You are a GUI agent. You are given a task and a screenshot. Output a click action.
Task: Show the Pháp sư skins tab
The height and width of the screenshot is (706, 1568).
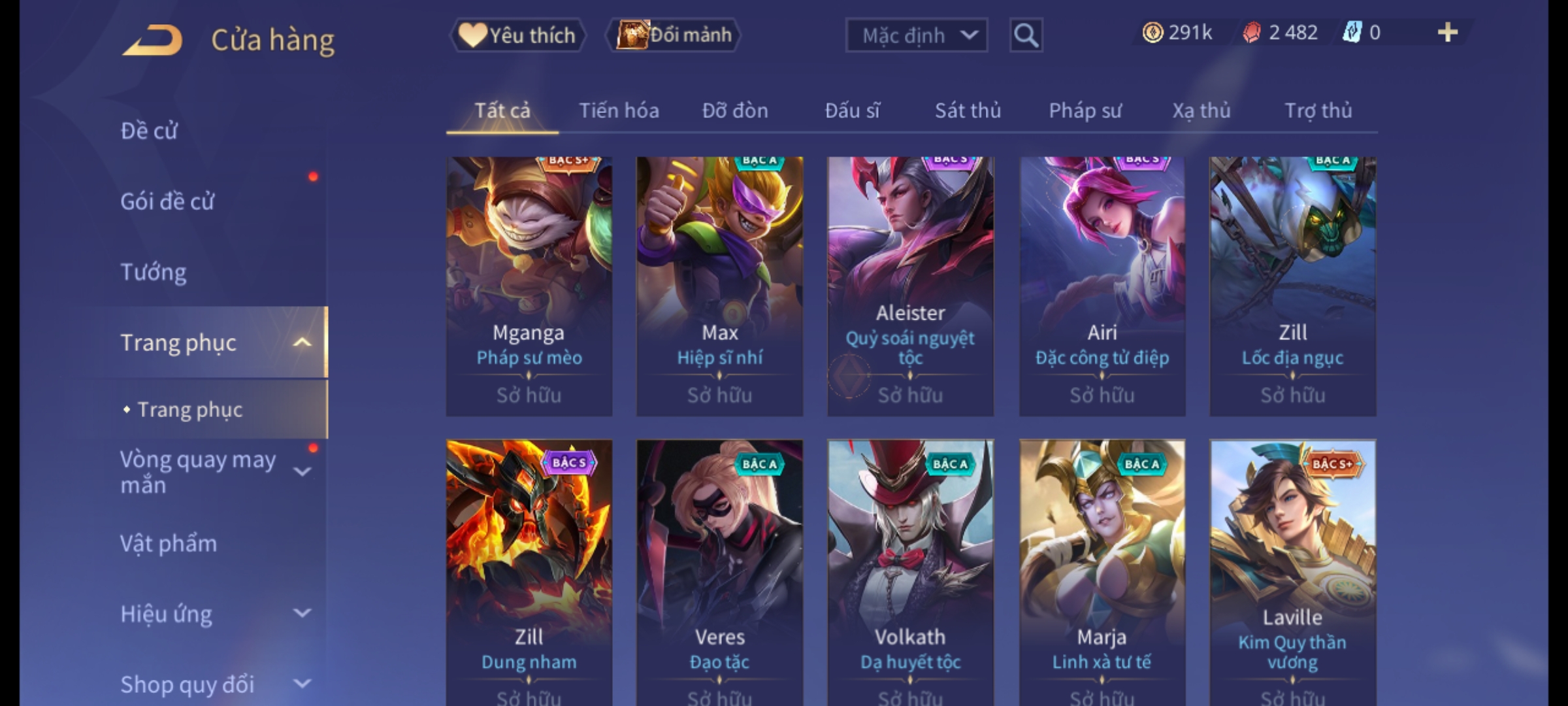pos(1085,111)
